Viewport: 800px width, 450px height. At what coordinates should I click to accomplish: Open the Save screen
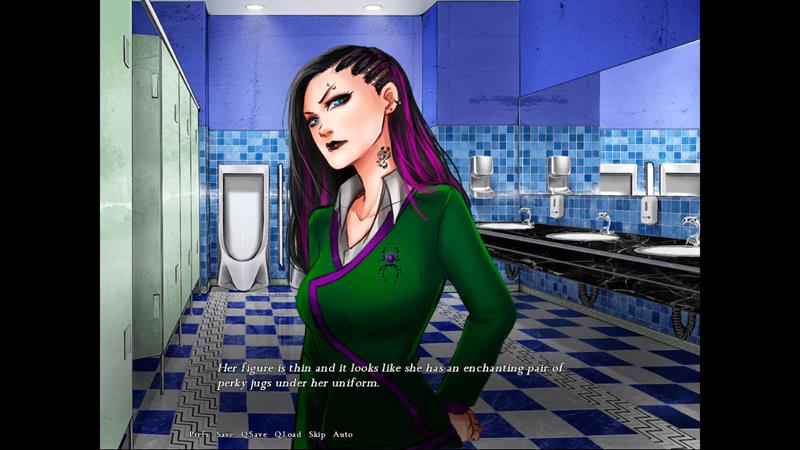(x=225, y=434)
